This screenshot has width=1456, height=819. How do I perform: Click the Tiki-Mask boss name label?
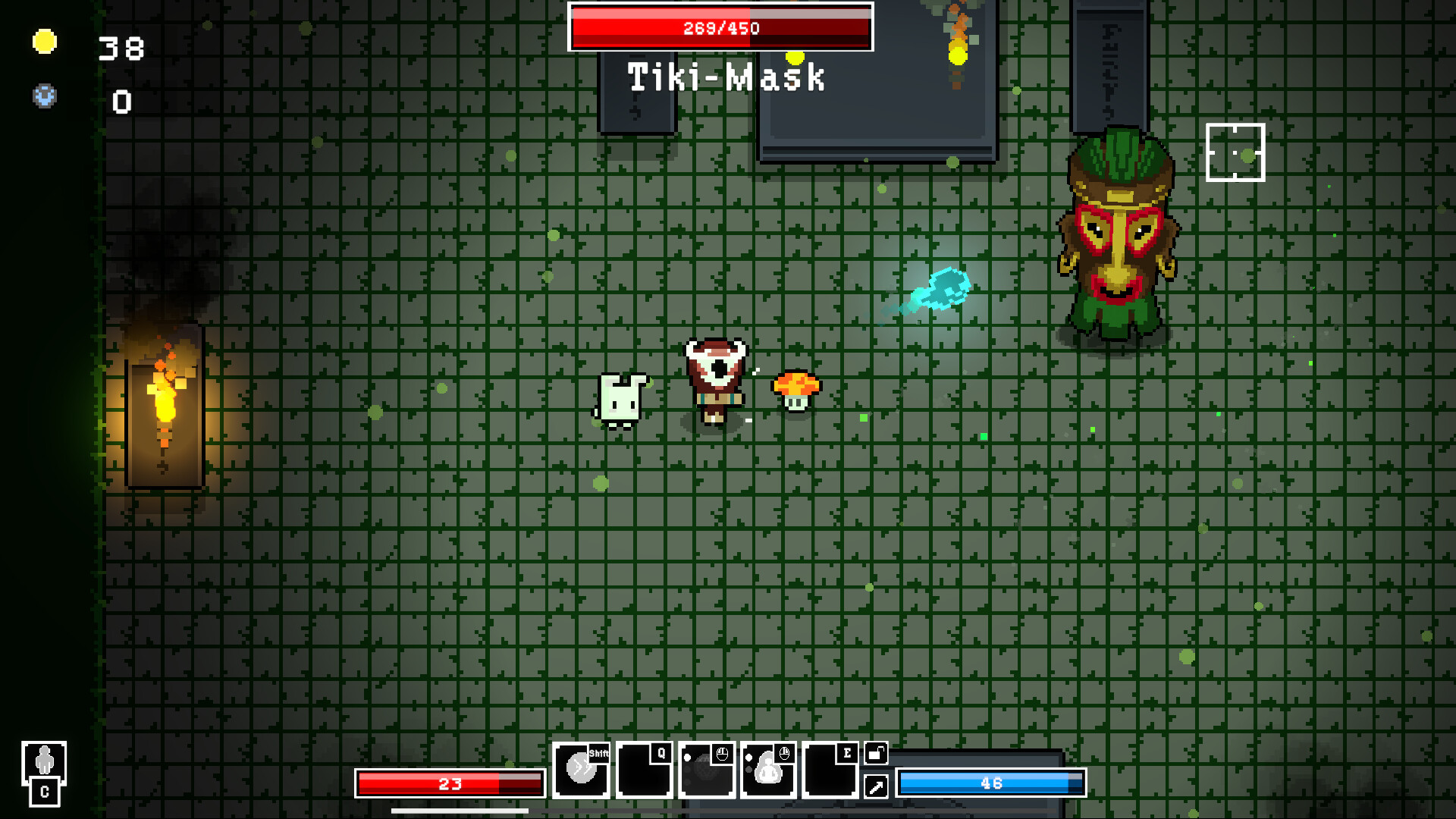tap(726, 77)
